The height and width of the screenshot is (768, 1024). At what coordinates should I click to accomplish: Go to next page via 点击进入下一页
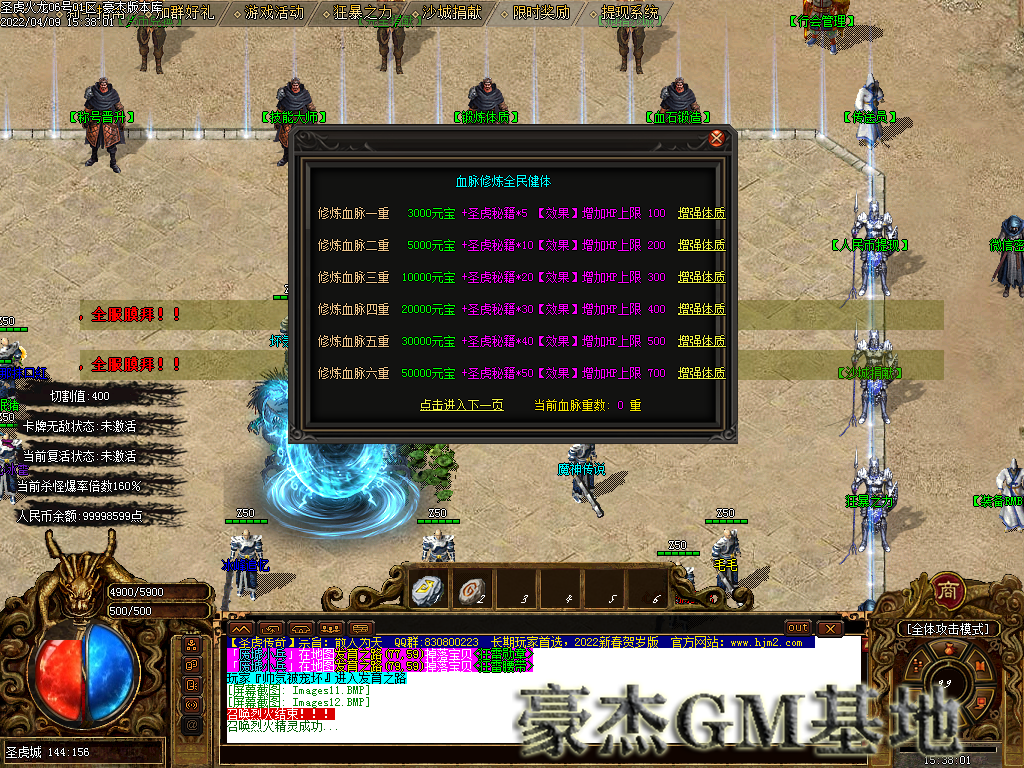tap(461, 405)
